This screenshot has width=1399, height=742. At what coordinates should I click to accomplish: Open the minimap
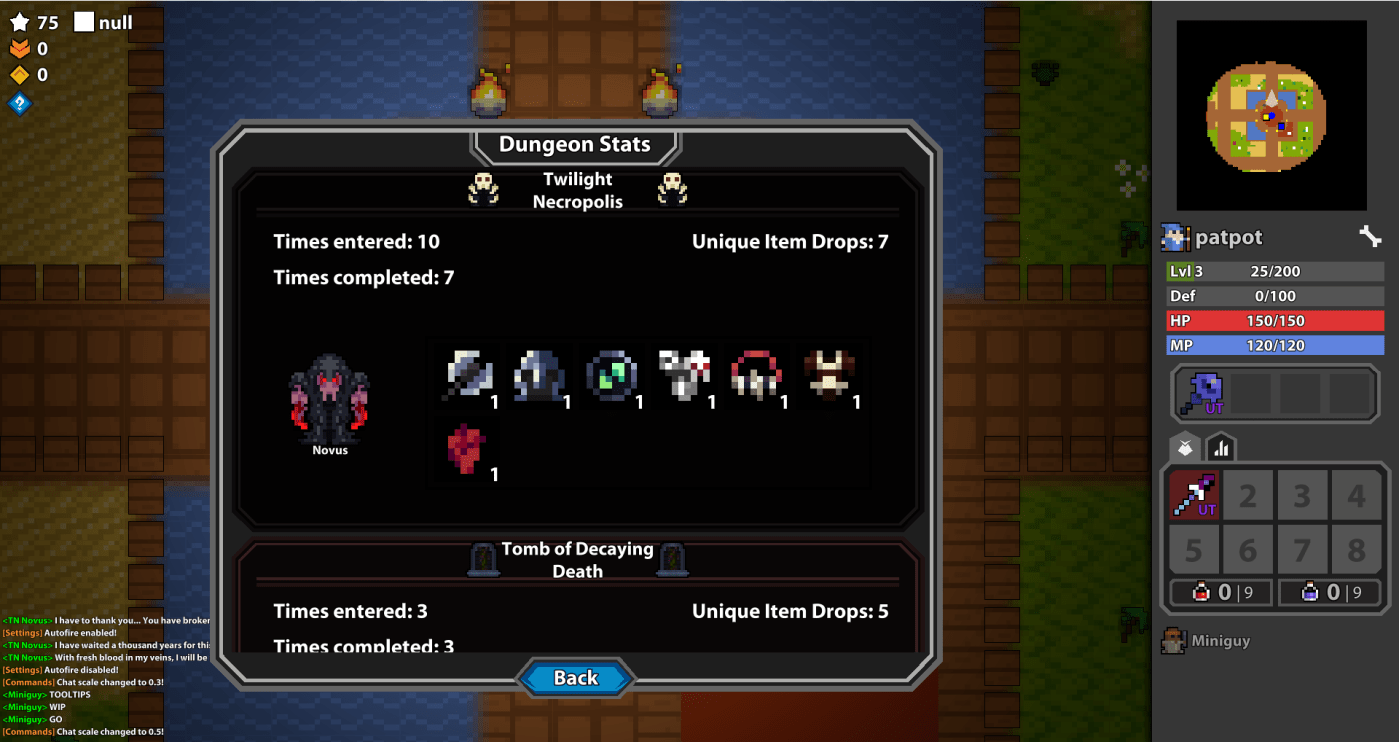[1270, 114]
